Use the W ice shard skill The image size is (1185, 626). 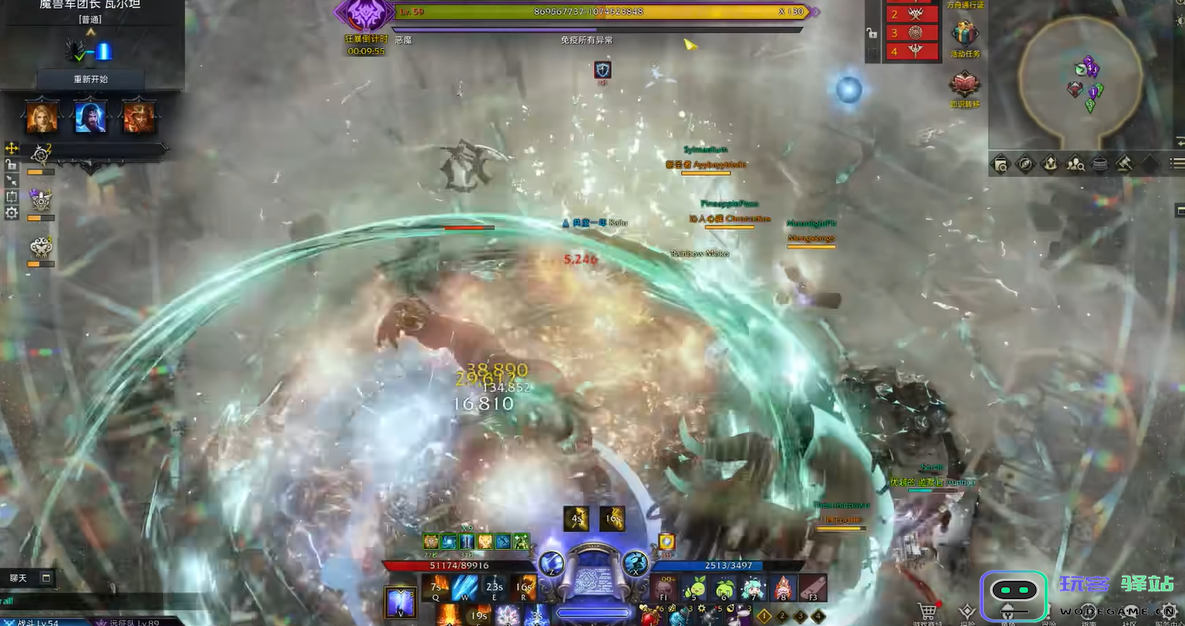coord(465,588)
